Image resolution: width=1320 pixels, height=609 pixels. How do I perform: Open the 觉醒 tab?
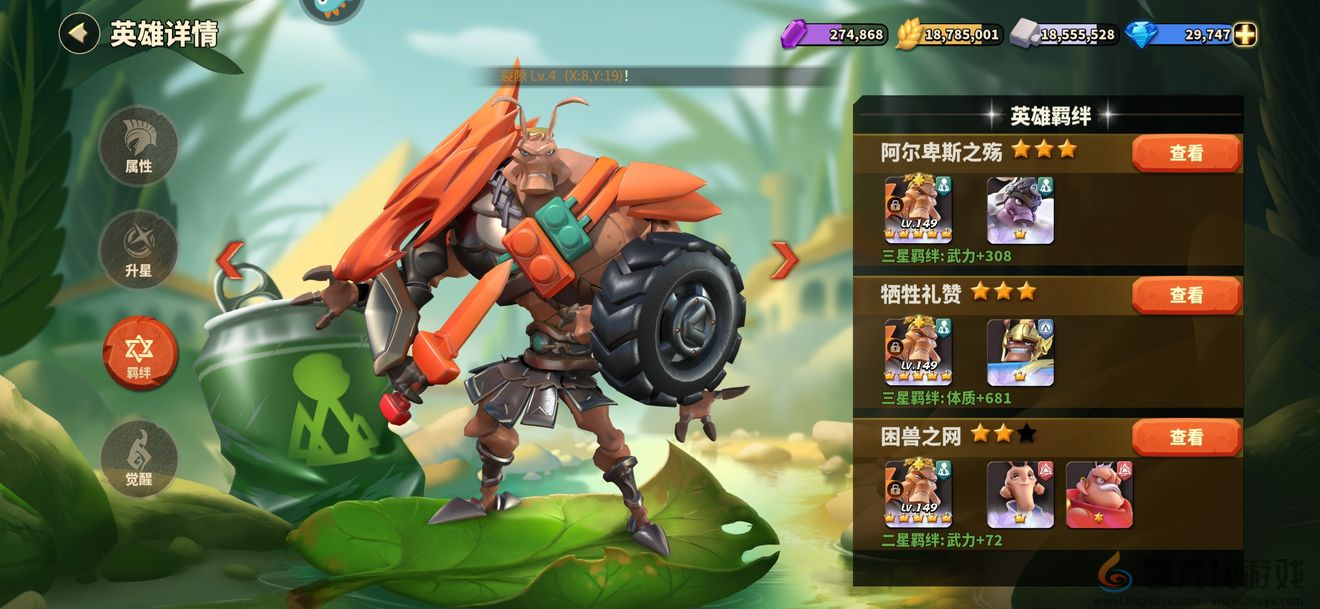pos(139,458)
